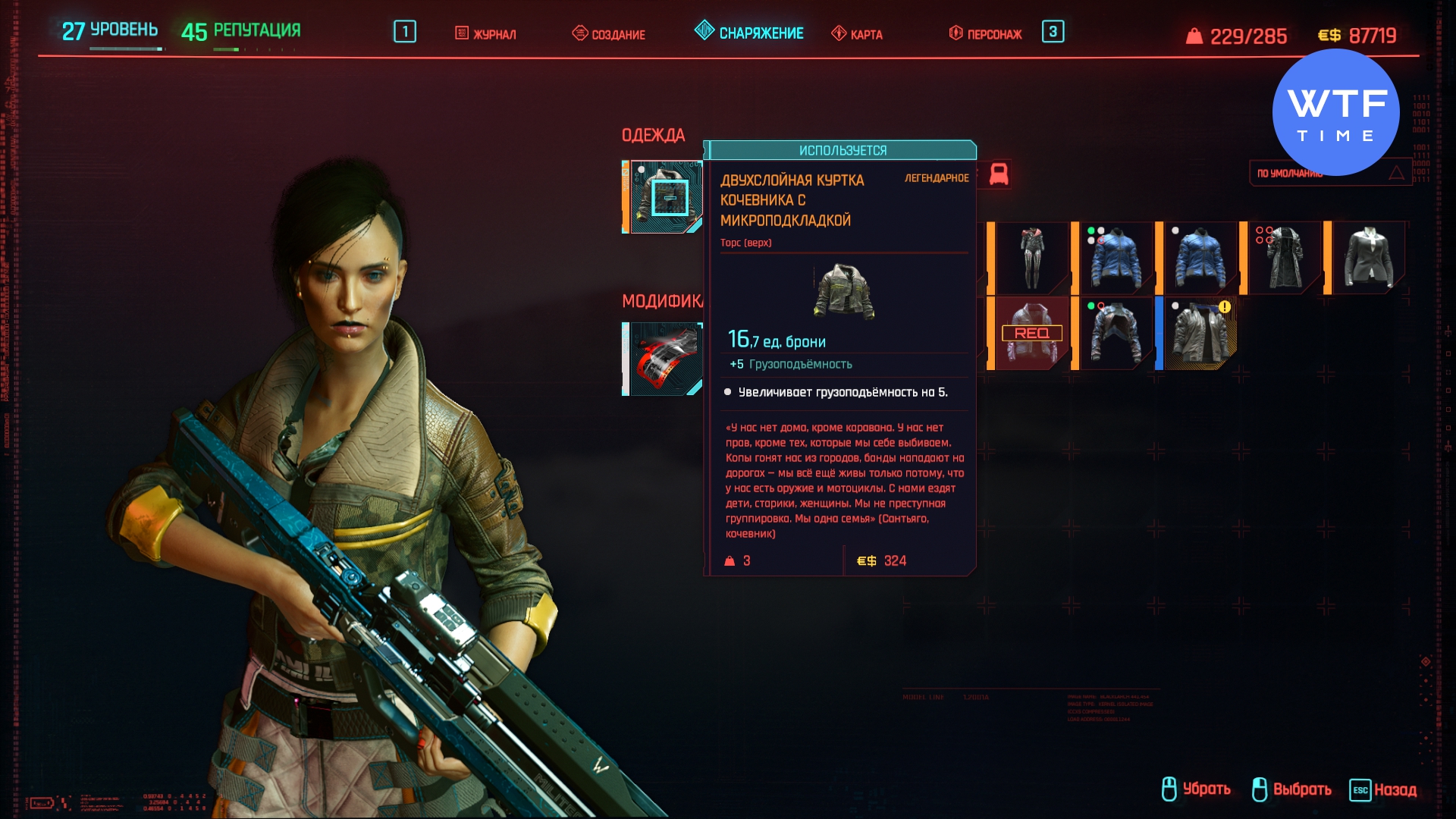Go to the Карта tab
The height and width of the screenshot is (819, 1456).
(857, 34)
